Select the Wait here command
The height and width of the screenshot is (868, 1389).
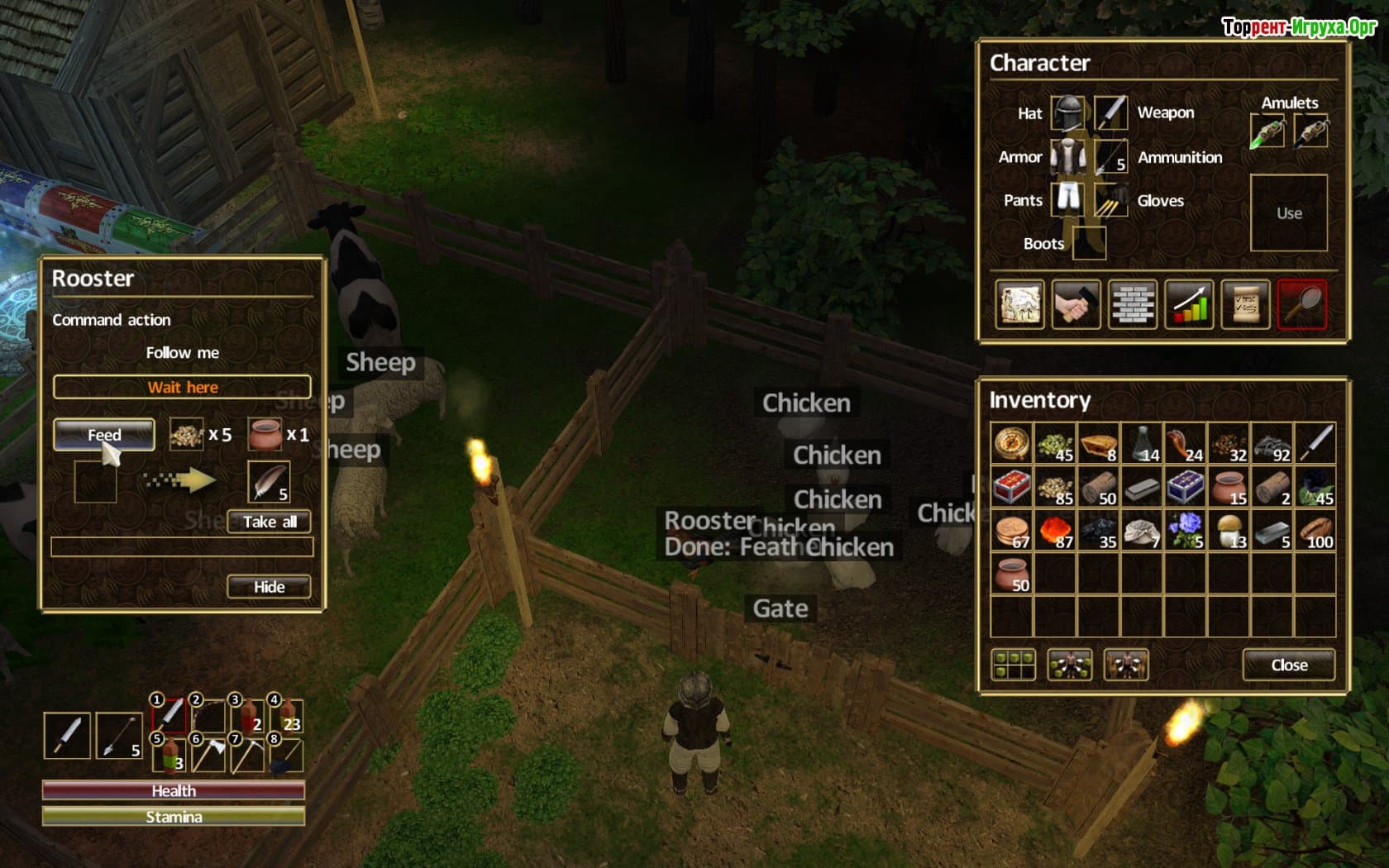coord(182,387)
